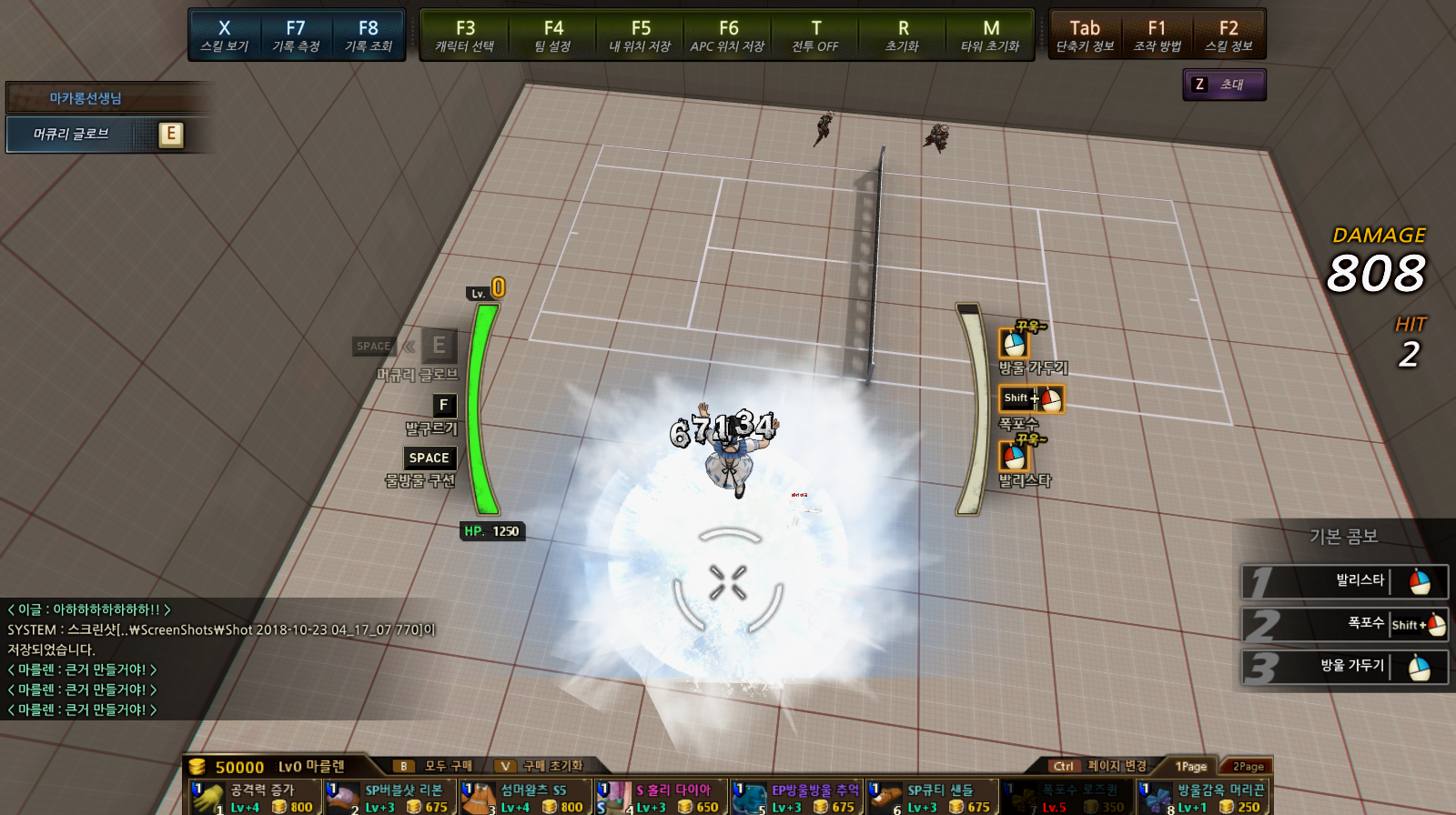Start 기록 측정 recording
The height and width of the screenshot is (815, 1456).
point(296,35)
